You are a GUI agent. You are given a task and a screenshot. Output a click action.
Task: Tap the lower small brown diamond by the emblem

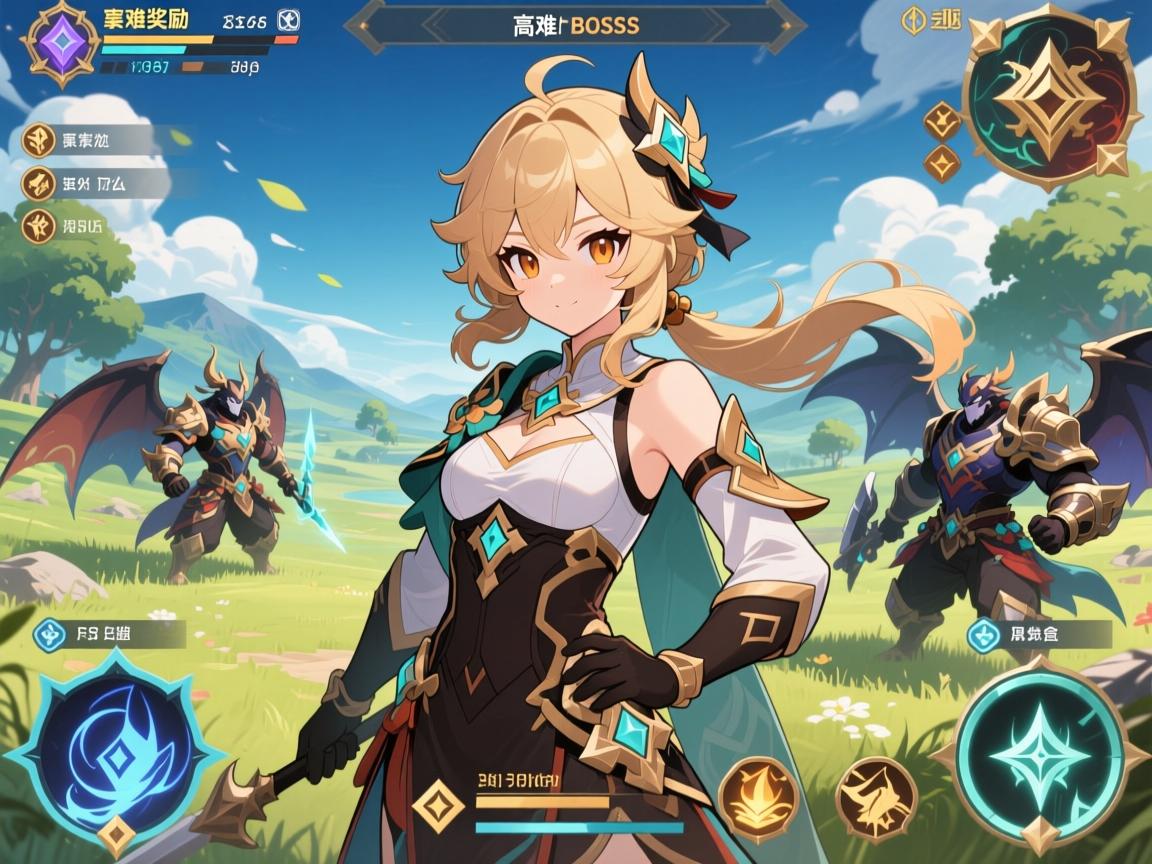coord(942,163)
